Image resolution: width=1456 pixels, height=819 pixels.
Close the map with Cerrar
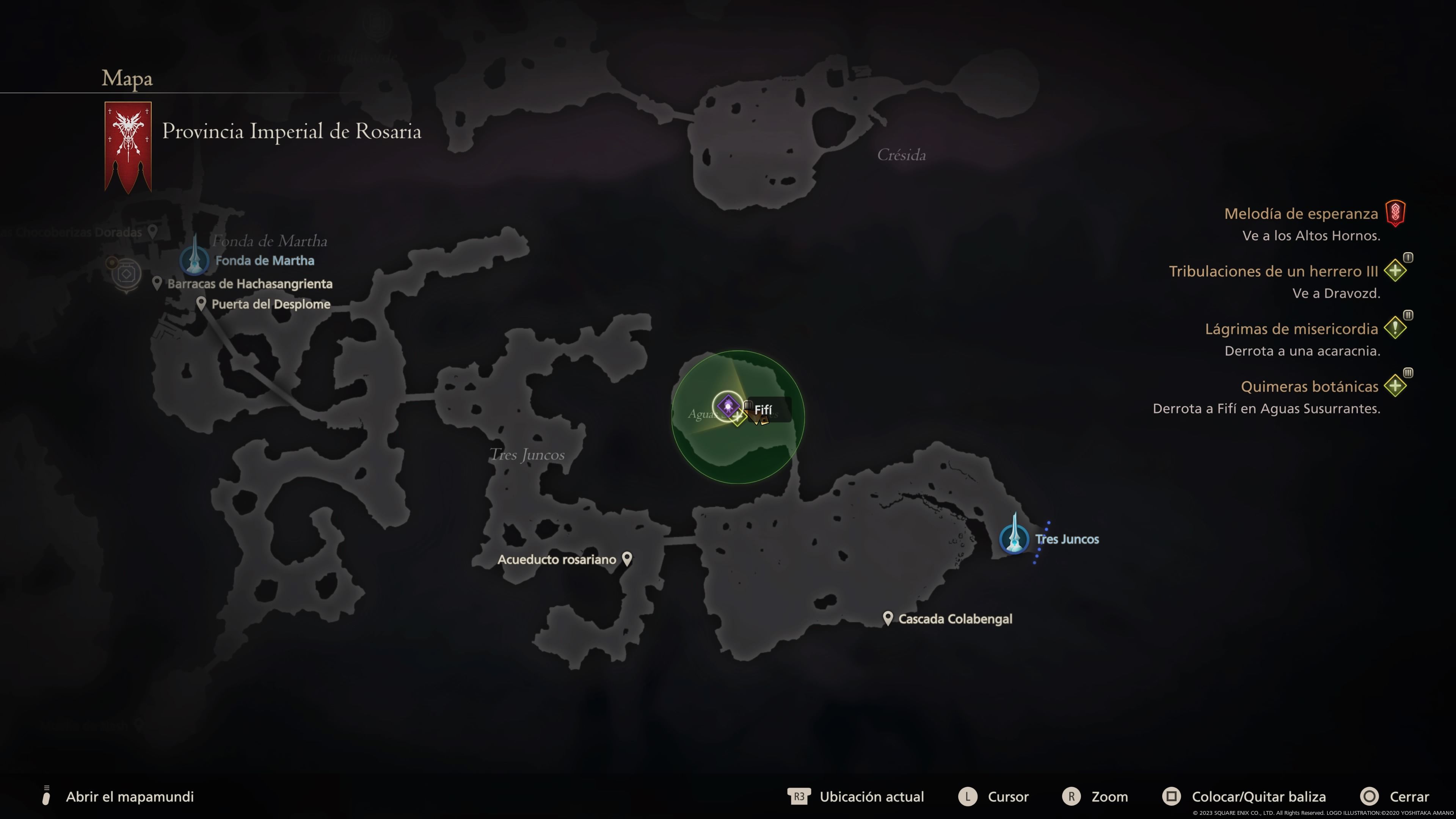click(1409, 796)
